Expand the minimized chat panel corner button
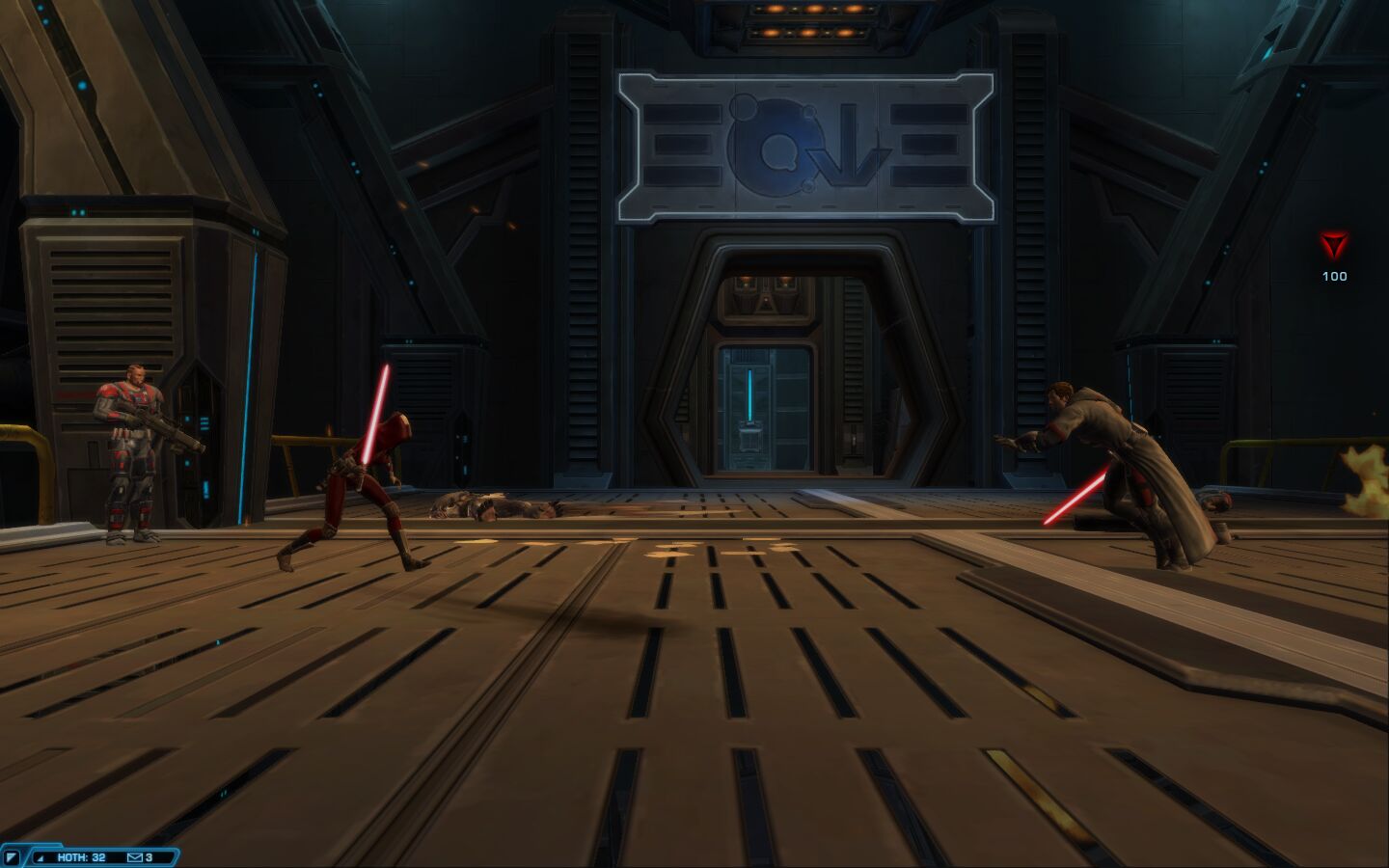The height and width of the screenshot is (868, 1389). 12,857
